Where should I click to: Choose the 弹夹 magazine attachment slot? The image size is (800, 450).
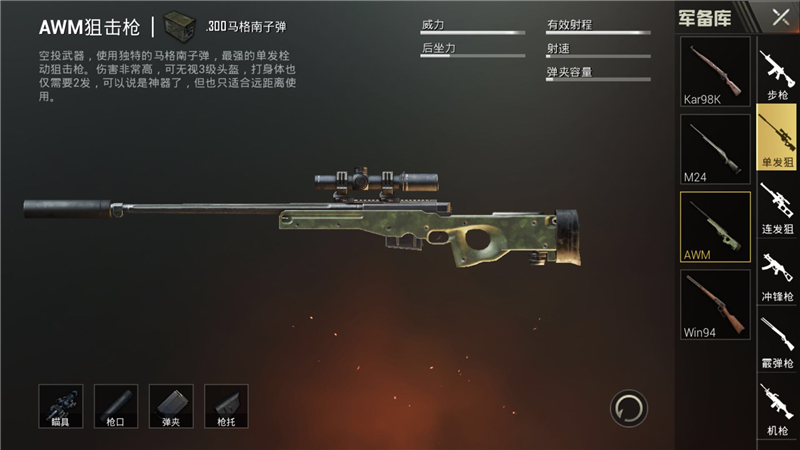171,405
